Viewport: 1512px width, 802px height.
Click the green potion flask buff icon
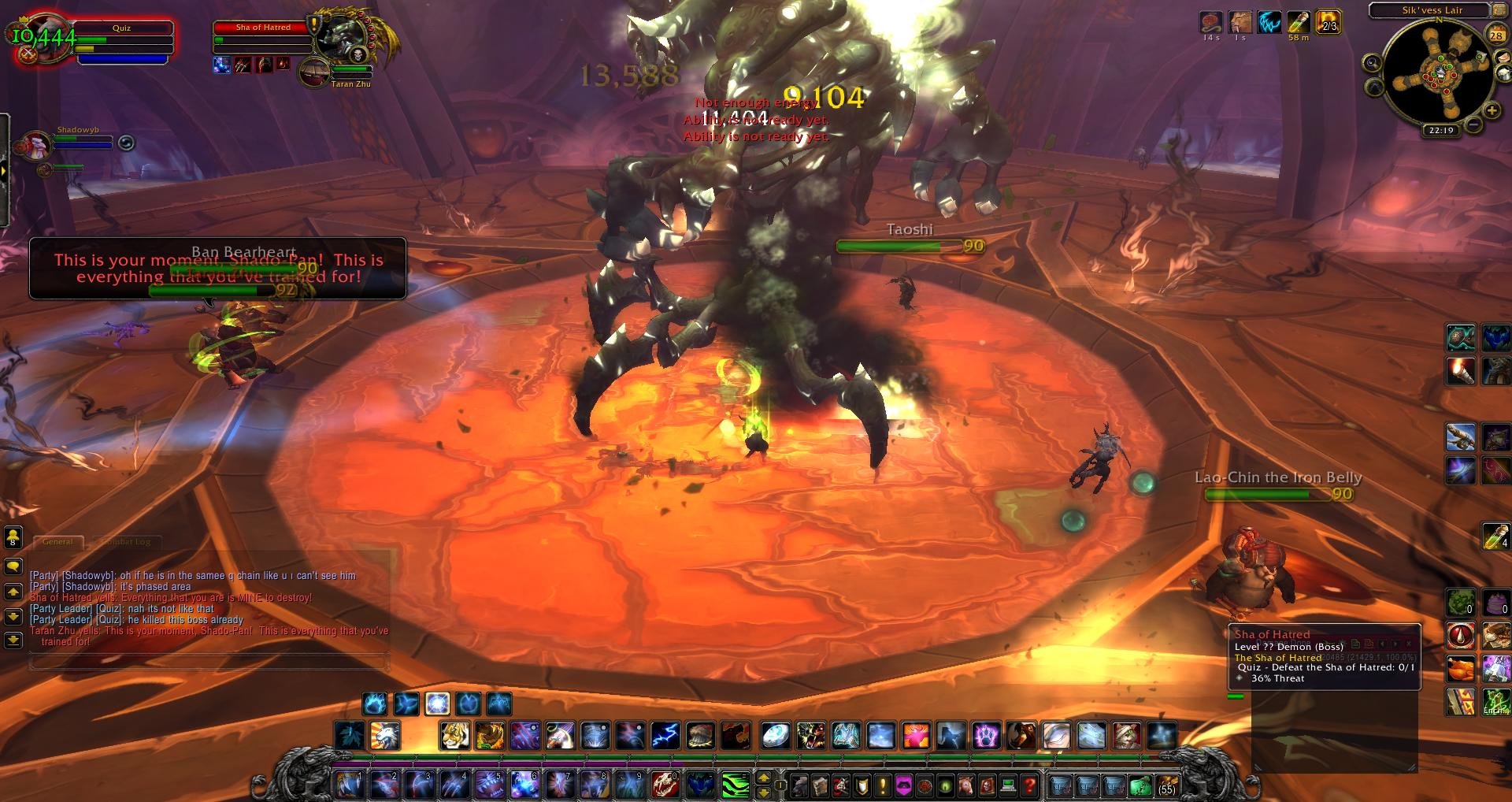1298,22
